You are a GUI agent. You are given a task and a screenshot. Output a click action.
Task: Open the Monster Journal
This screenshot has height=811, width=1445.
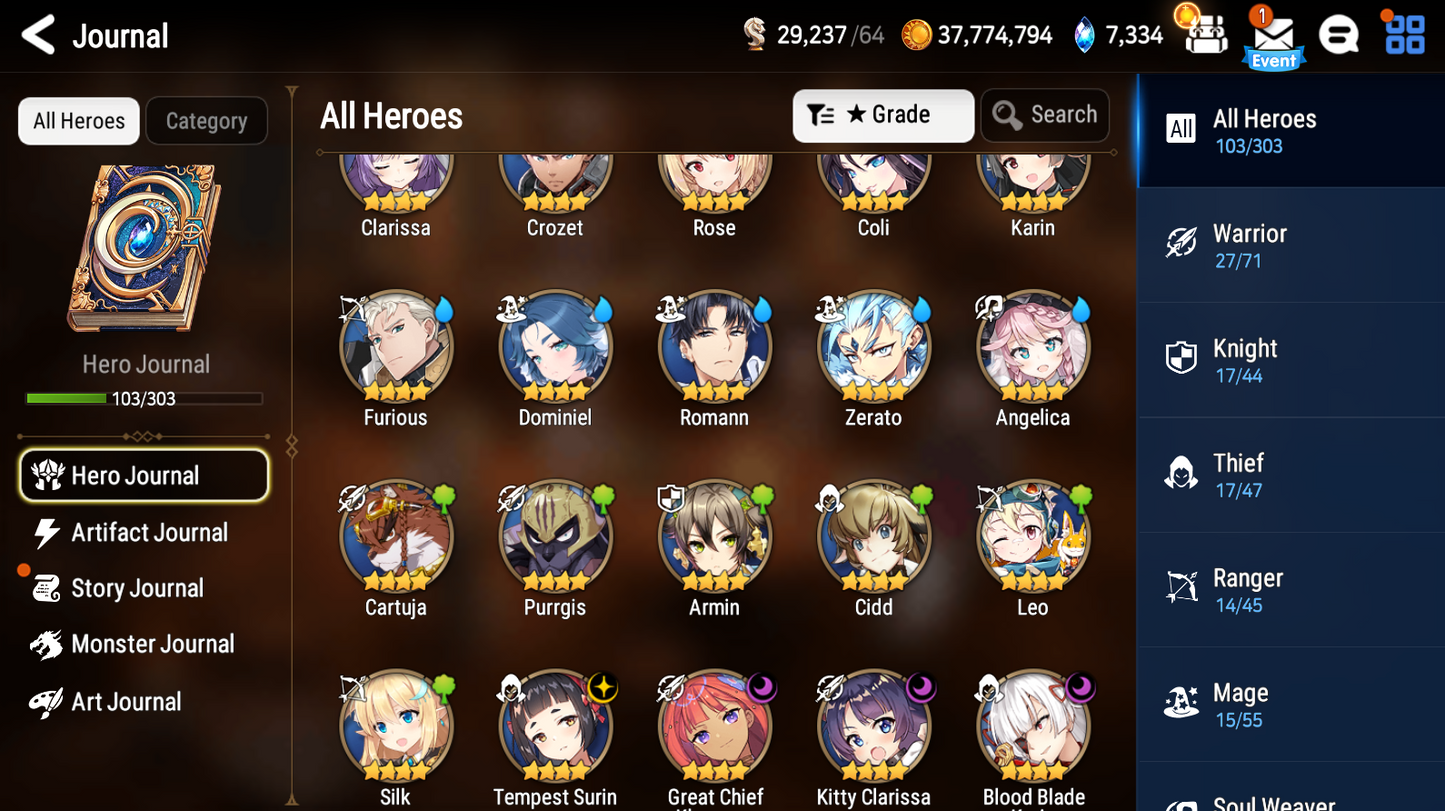pos(150,644)
